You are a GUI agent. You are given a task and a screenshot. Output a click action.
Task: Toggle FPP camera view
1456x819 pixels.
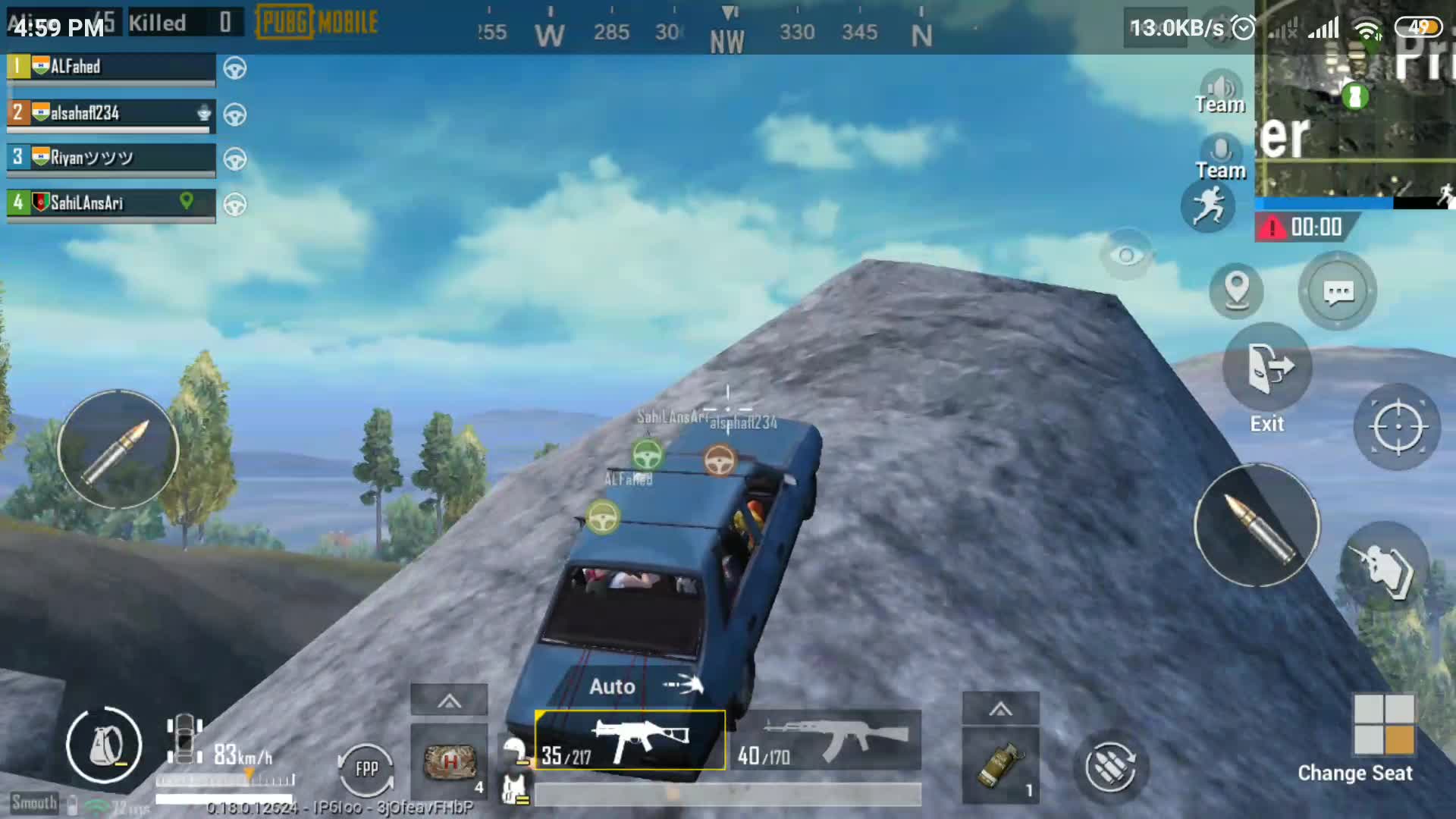366,769
